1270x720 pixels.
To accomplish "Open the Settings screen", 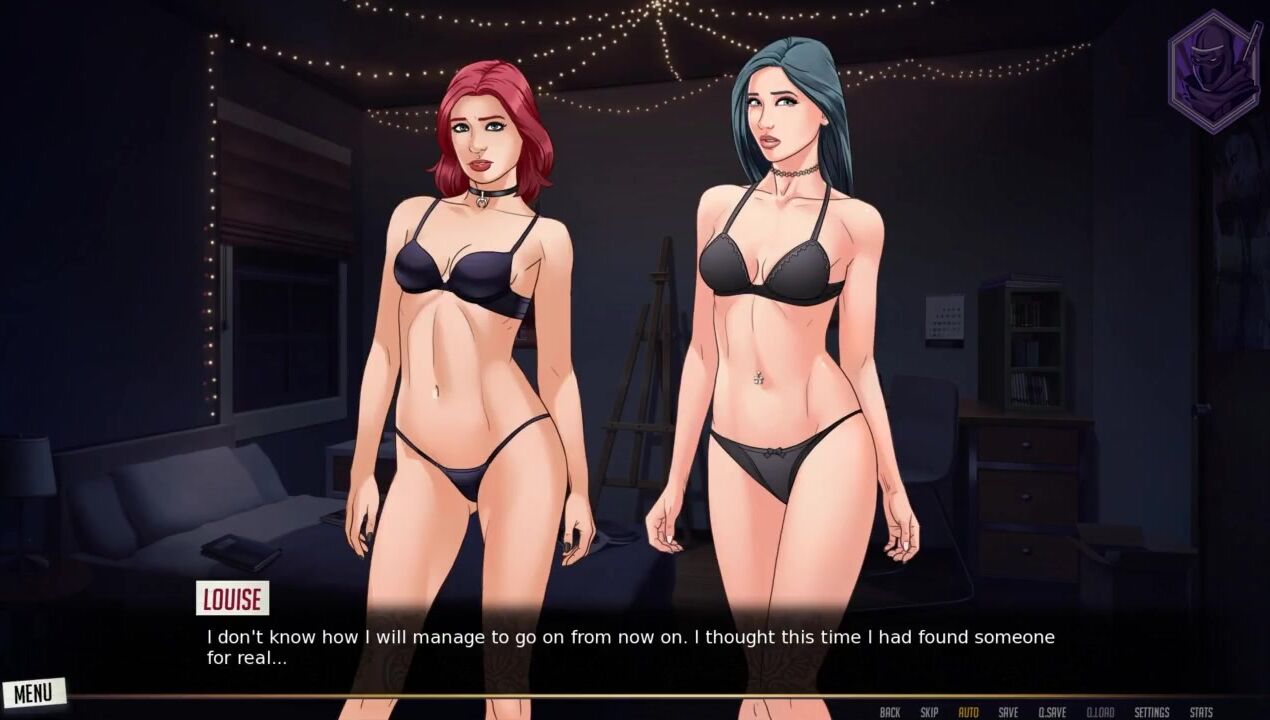I will (x=1151, y=712).
